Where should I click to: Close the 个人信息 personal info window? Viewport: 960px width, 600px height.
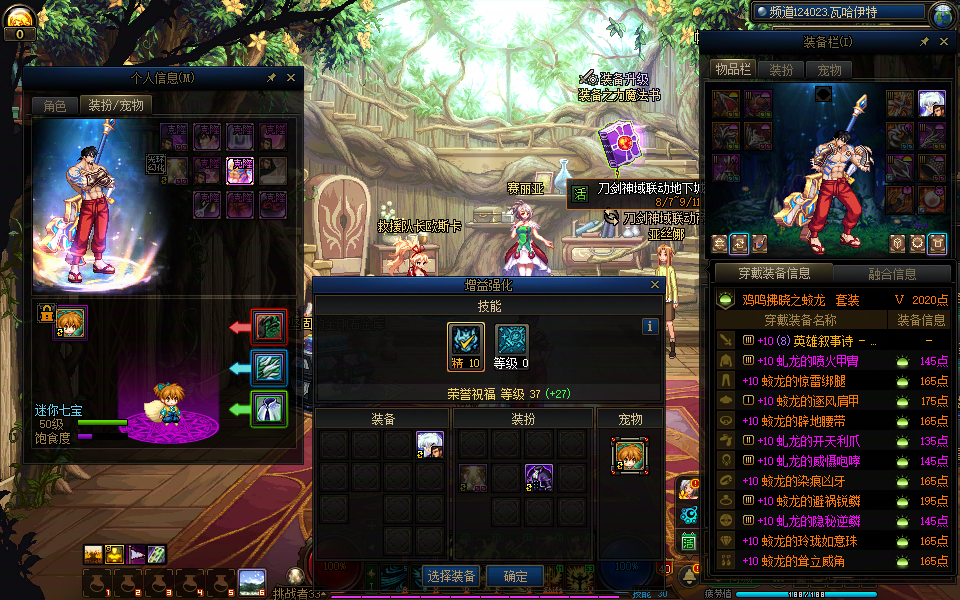point(291,77)
